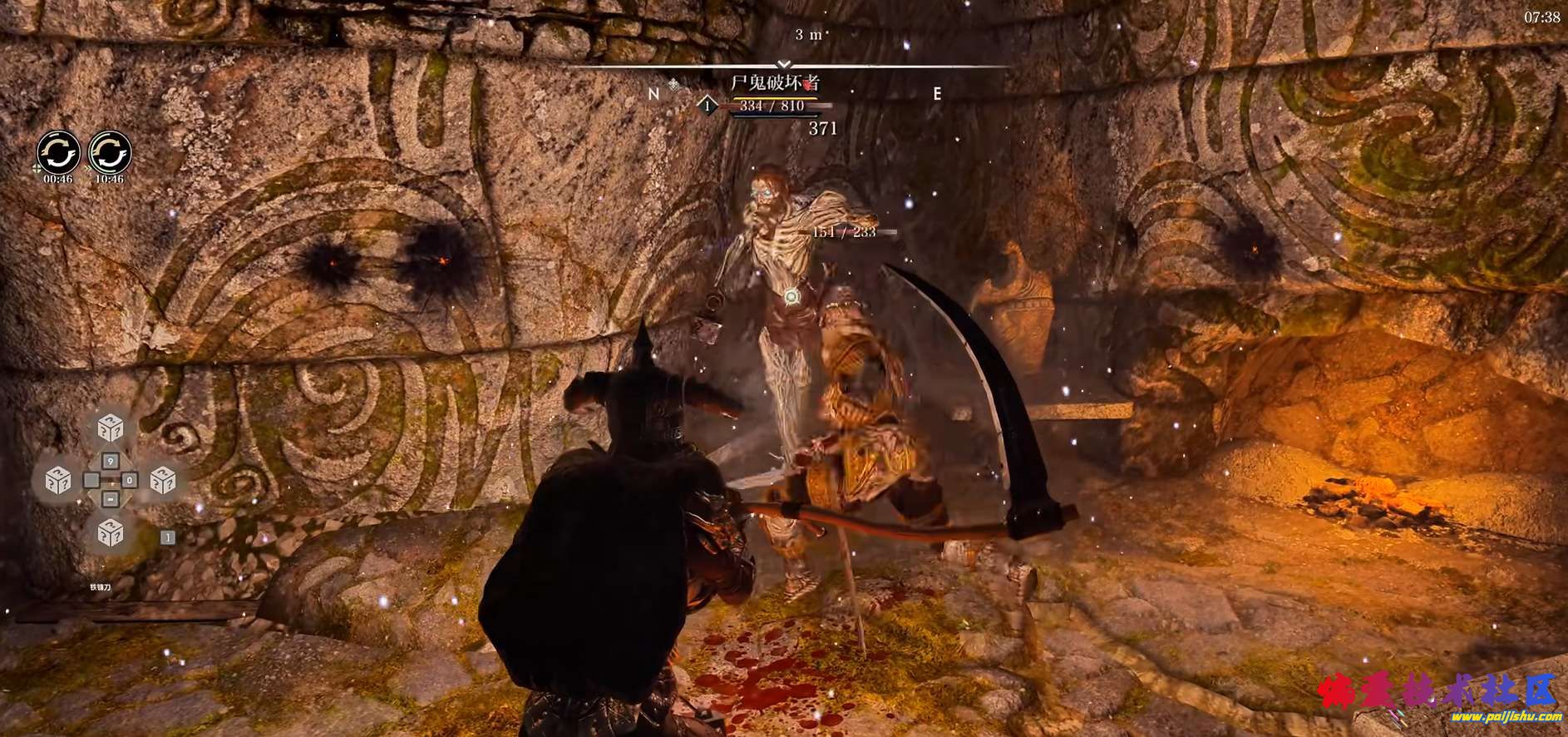Select the swap-arrows buff icon timed 00:46
Viewport: 1568px width, 737px height.
(58, 153)
